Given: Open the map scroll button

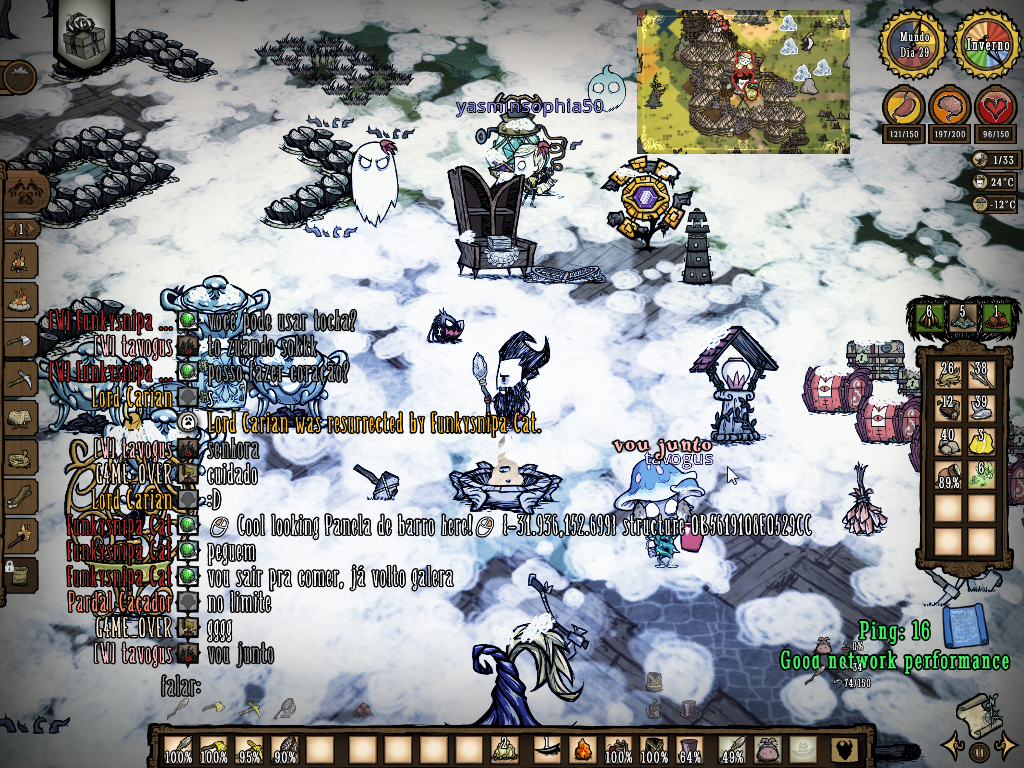Looking at the screenshot, I should (978, 714).
